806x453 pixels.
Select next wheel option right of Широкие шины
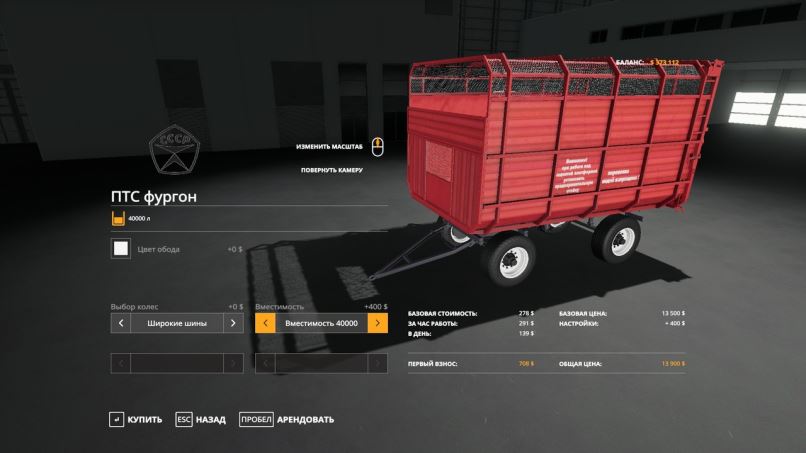(x=232, y=323)
